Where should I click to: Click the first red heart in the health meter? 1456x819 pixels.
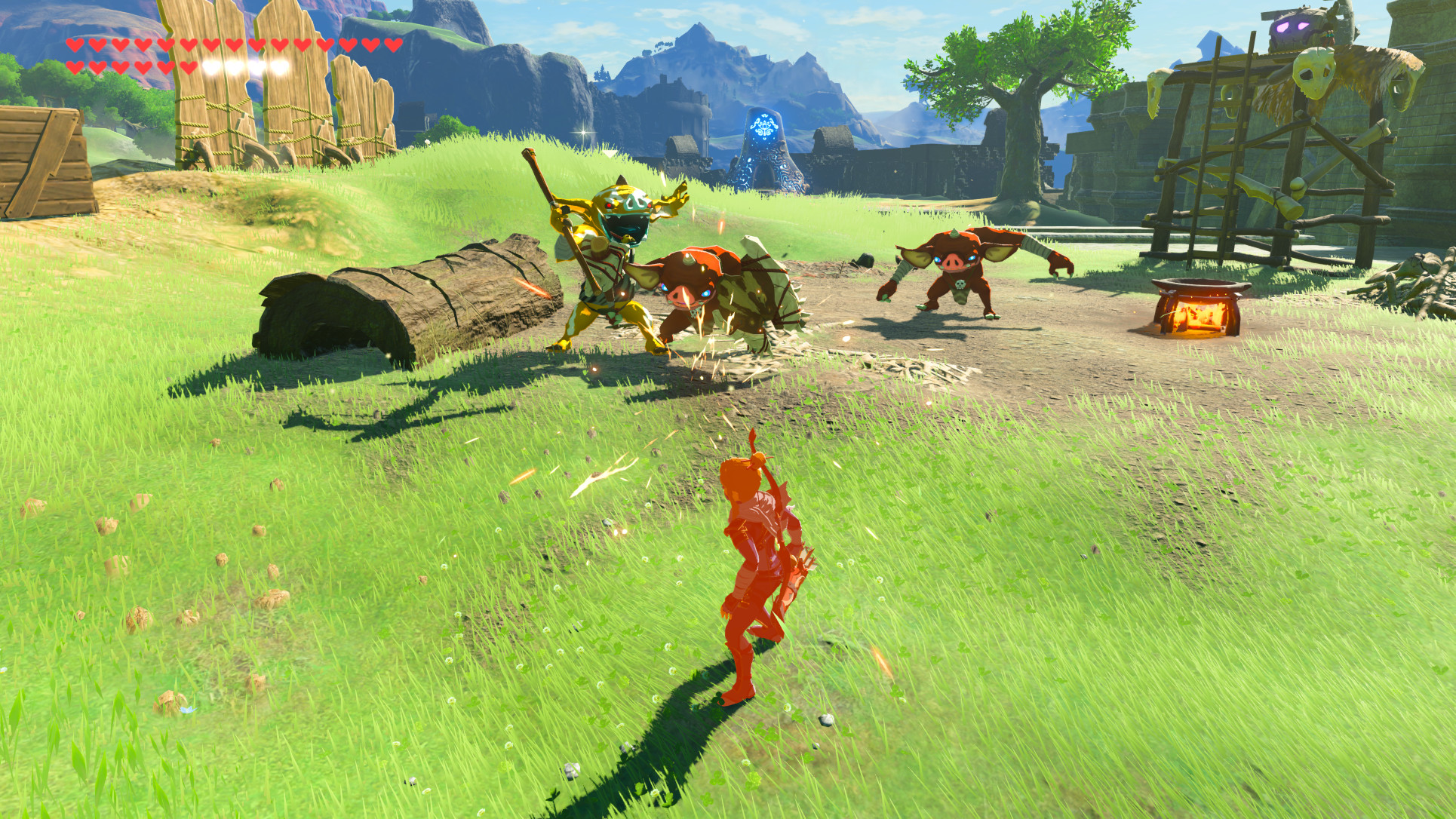coord(75,45)
